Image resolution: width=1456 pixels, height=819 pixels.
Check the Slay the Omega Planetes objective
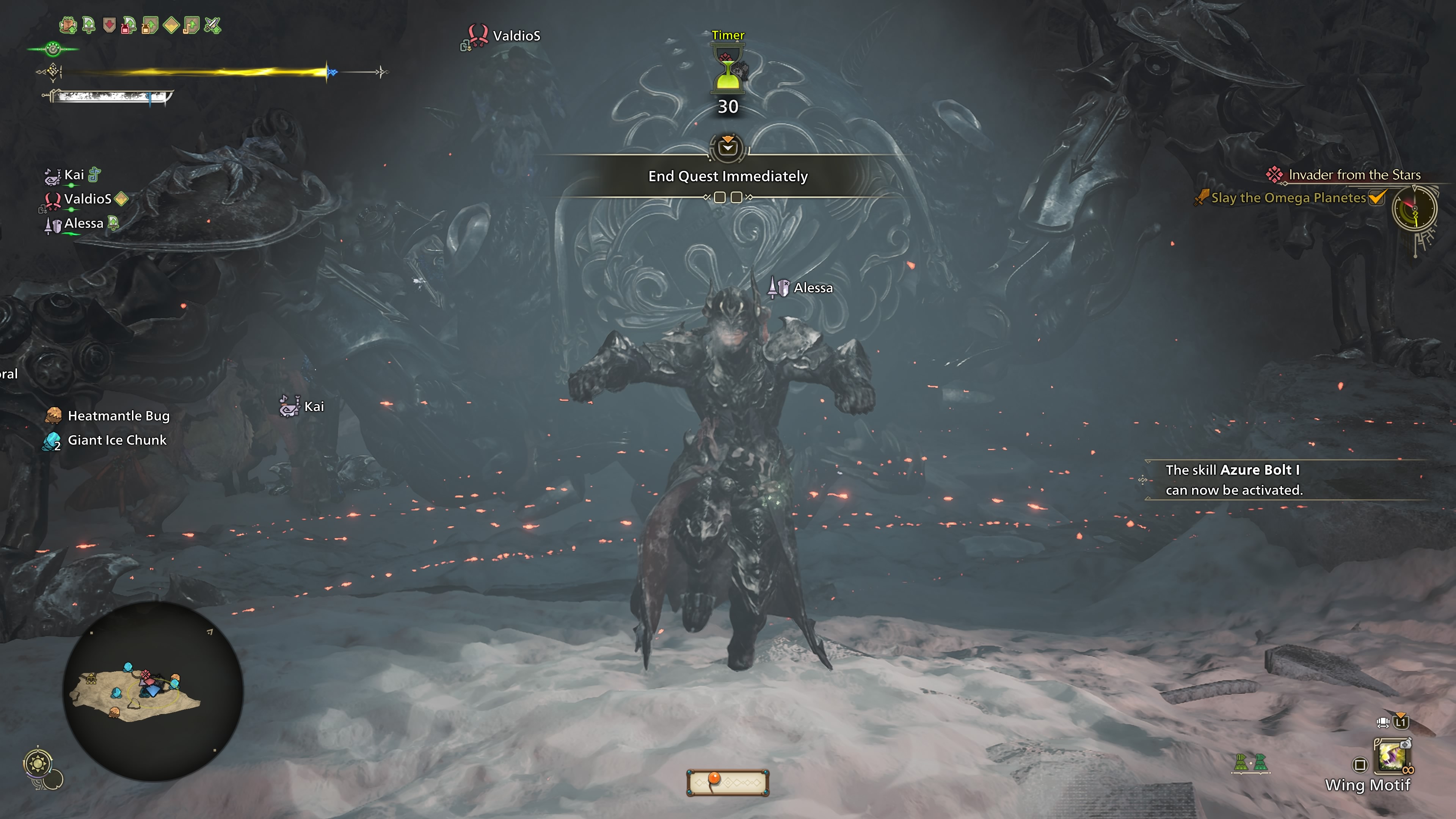pyautogui.click(x=1288, y=198)
